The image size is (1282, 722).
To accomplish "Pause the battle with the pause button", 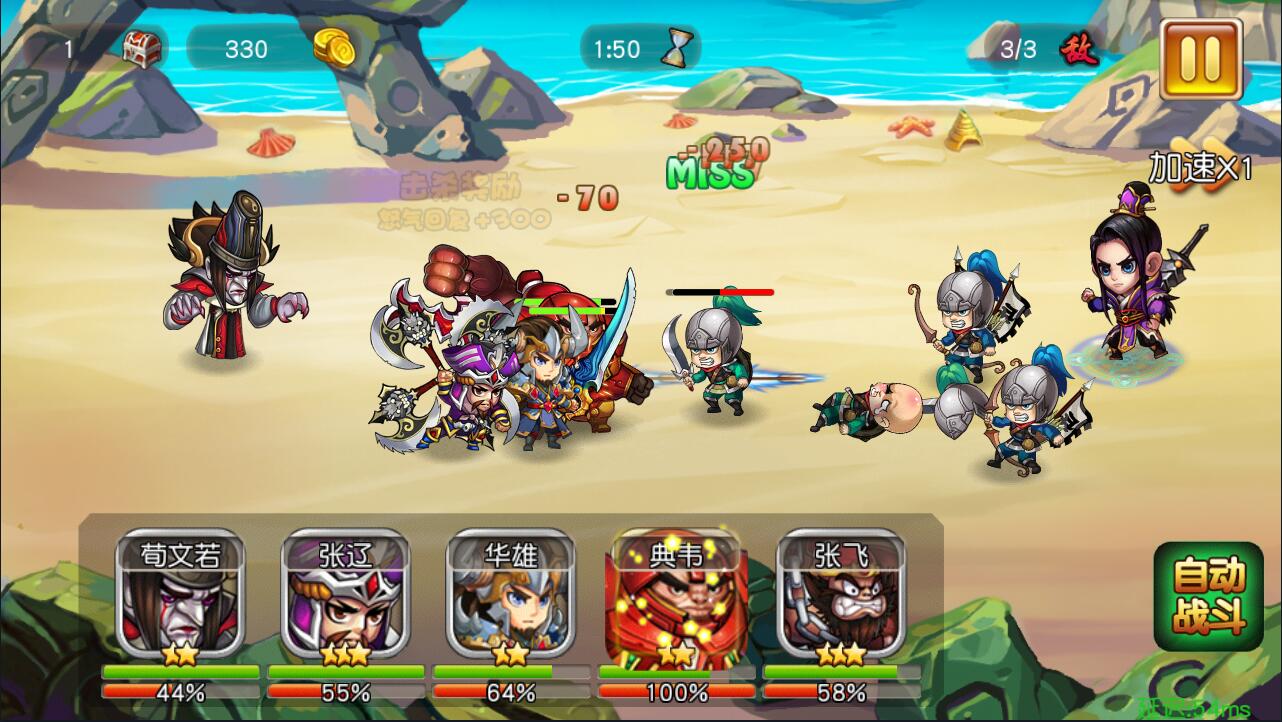I will tap(1200, 58).
